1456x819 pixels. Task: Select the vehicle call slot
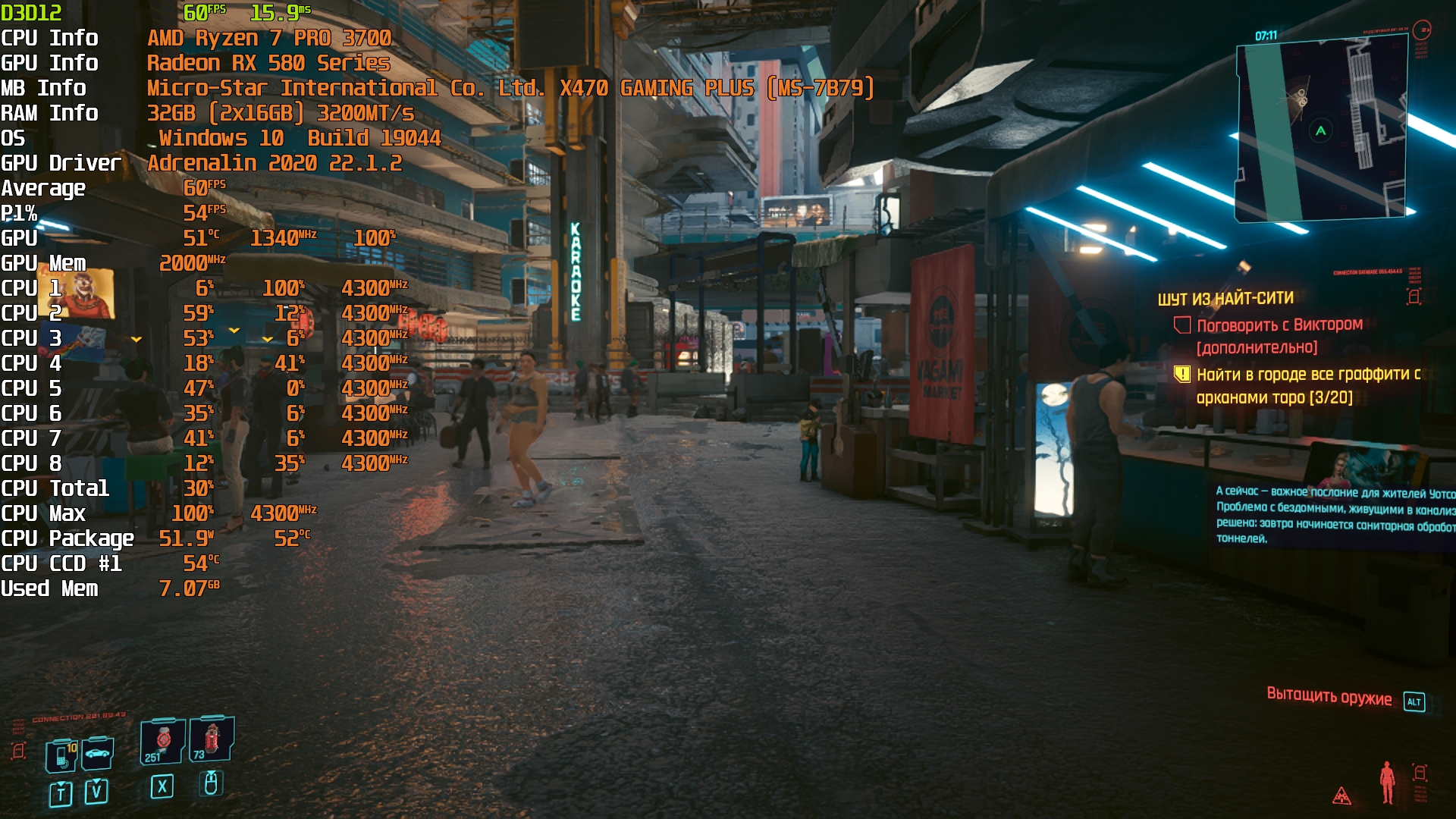tap(98, 753)
